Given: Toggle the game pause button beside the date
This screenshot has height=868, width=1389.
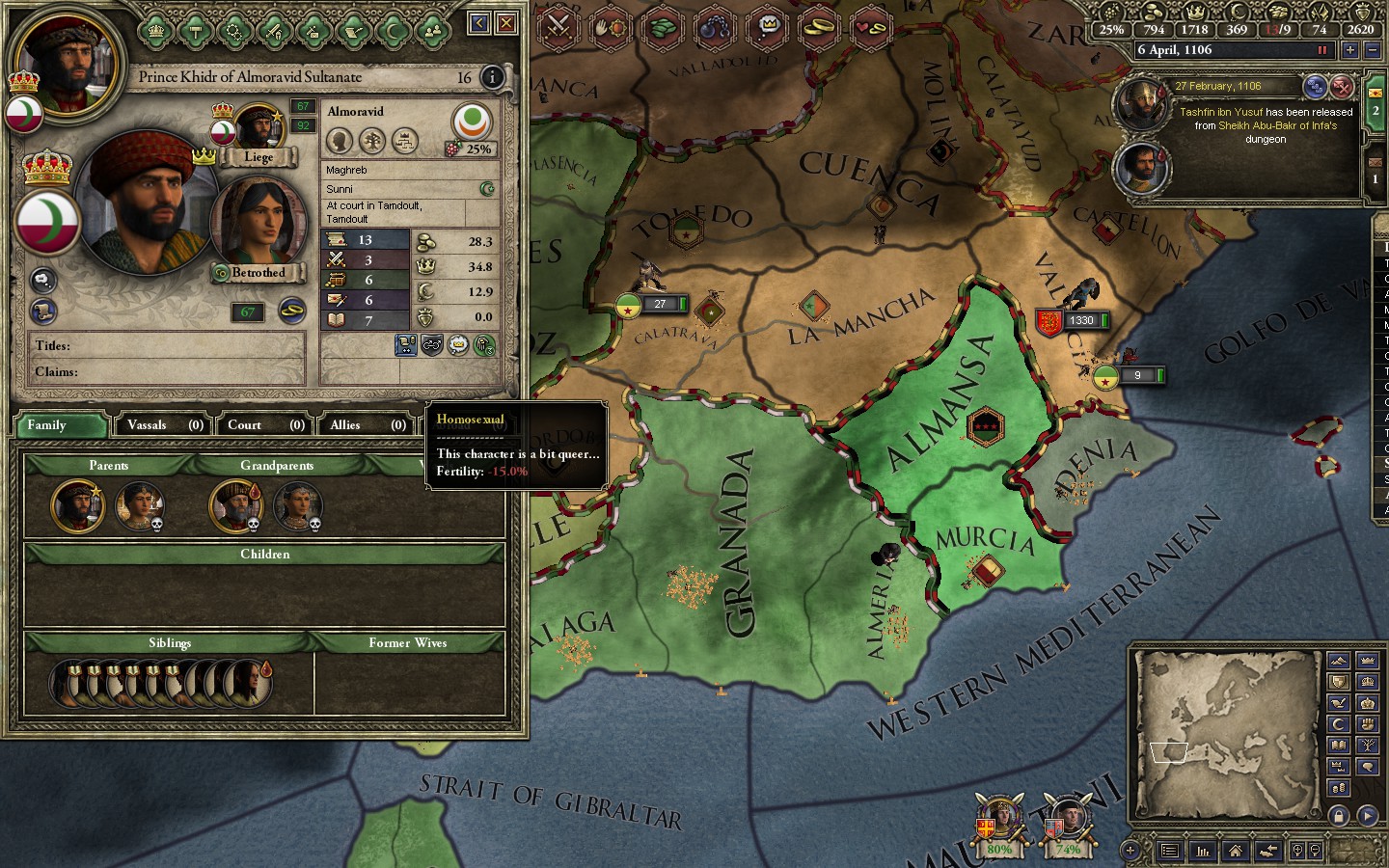Looking at the screenshot, I should point(1322,50).
